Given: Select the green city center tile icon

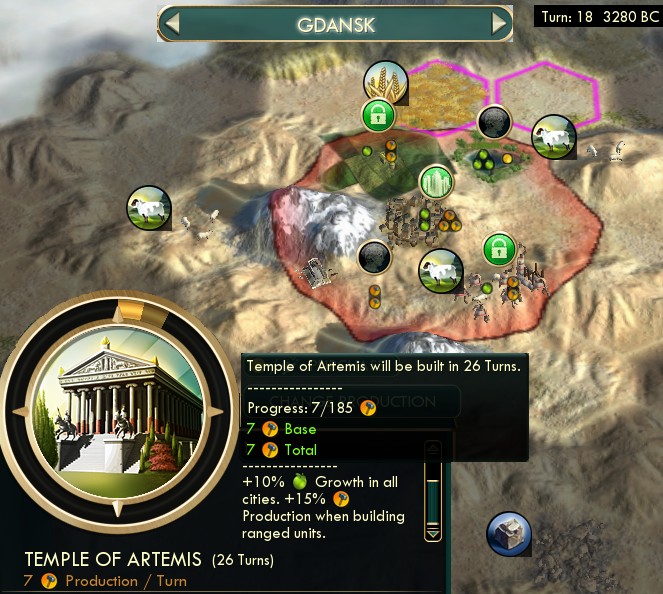Looking at the screenshot, I should [436, 182].
